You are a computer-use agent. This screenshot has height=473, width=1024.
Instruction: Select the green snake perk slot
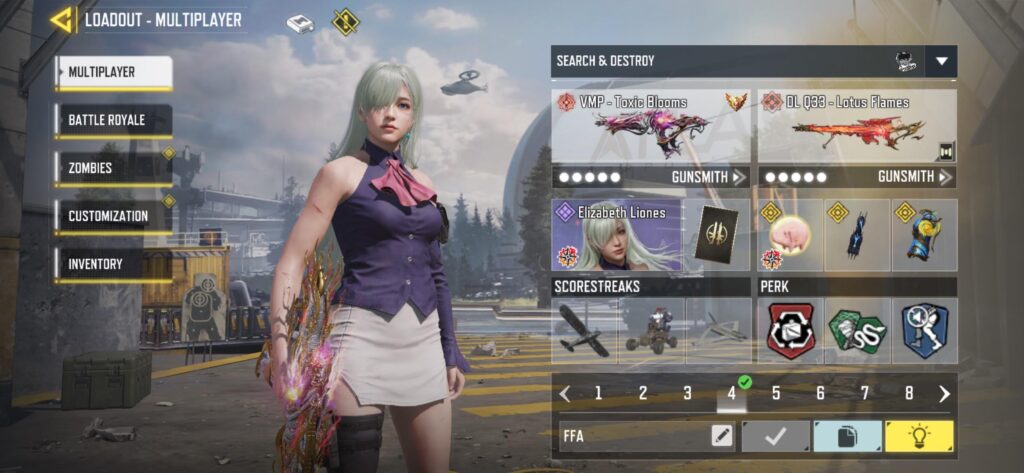coord(857,332)
